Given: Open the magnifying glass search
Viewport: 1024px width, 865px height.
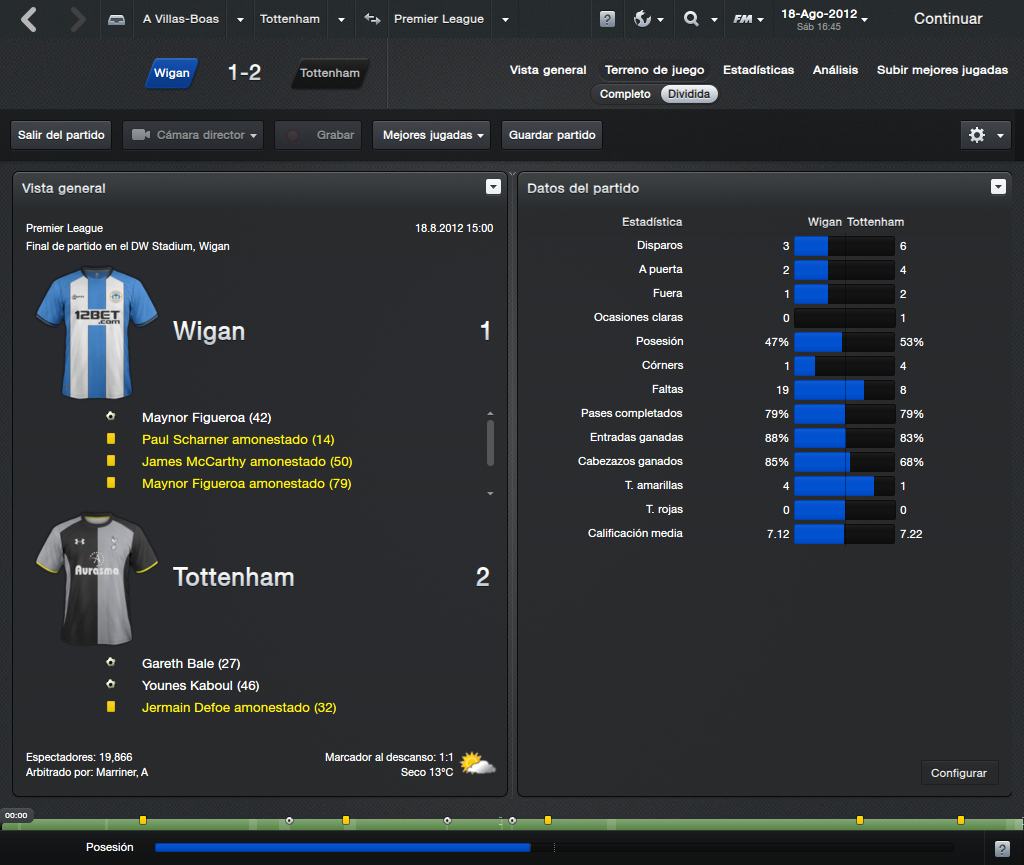Looking at the screenshot, I should [x=692, y=19].
